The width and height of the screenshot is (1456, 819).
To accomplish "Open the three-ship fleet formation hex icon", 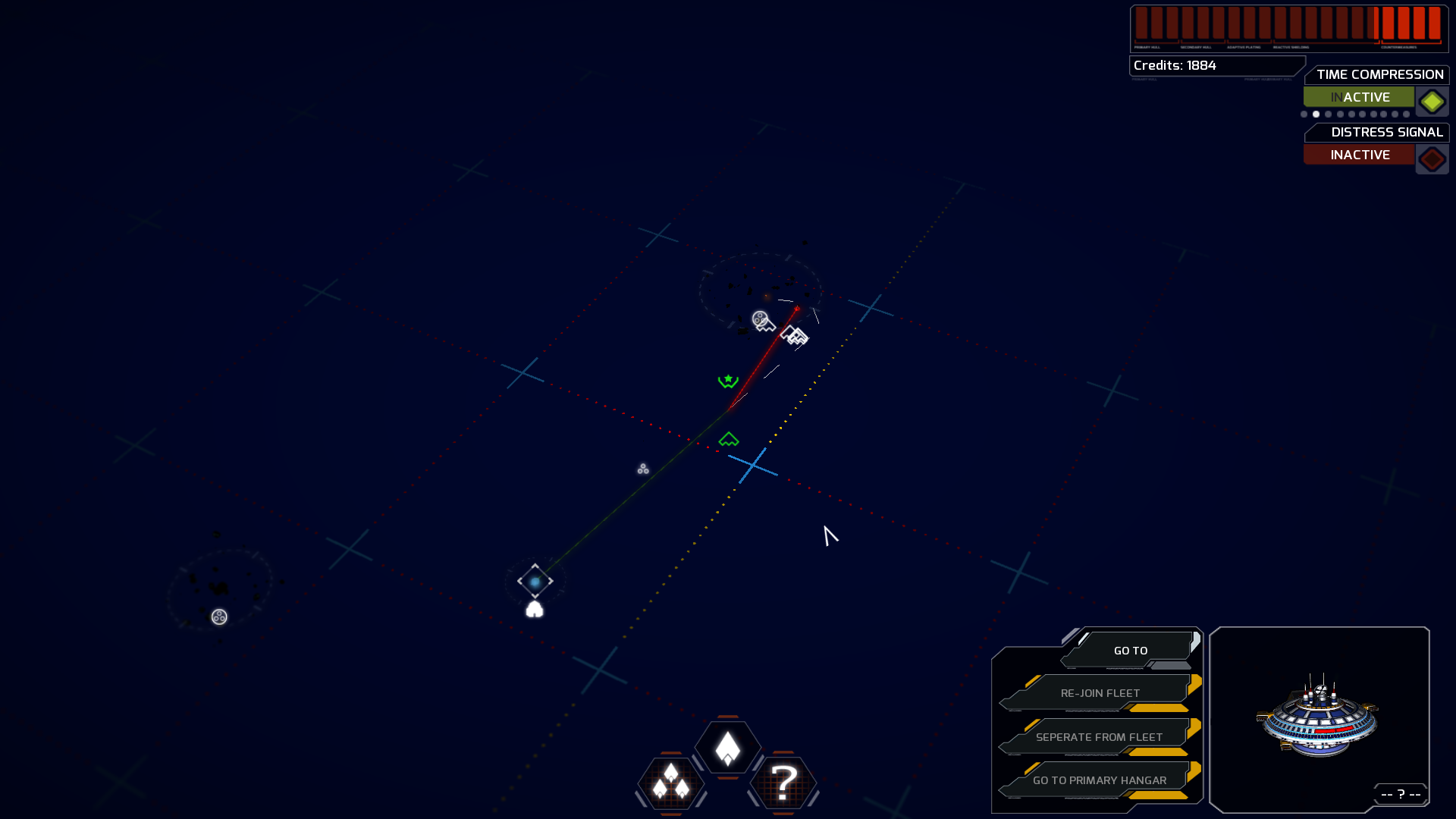I will (670, 786).
